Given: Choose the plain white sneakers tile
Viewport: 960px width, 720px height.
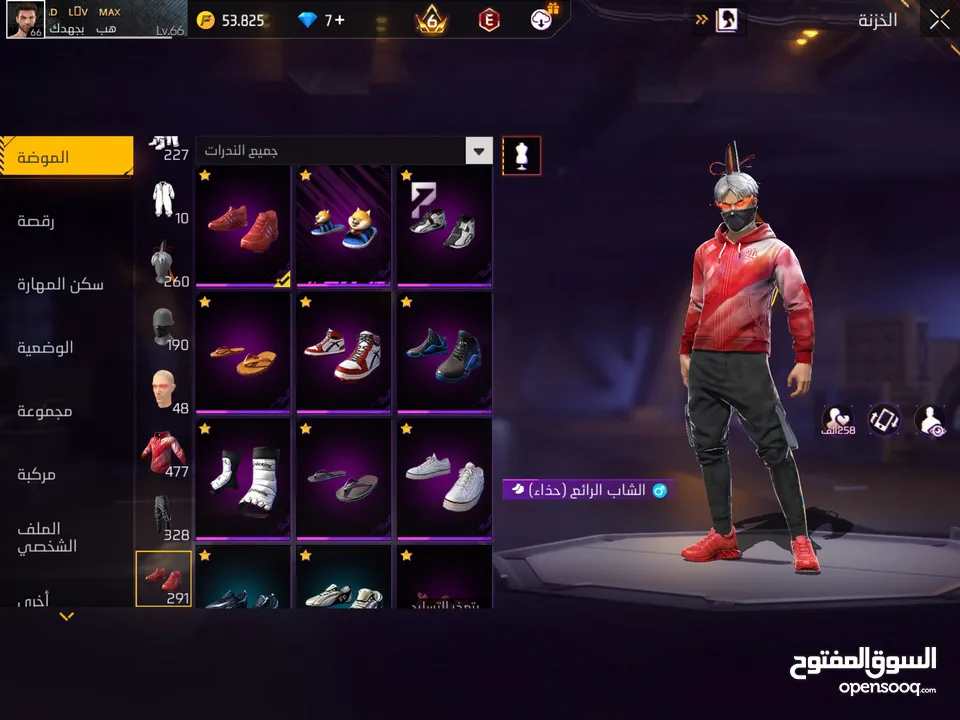Looking at the screenshot, I should coord(445,478).
